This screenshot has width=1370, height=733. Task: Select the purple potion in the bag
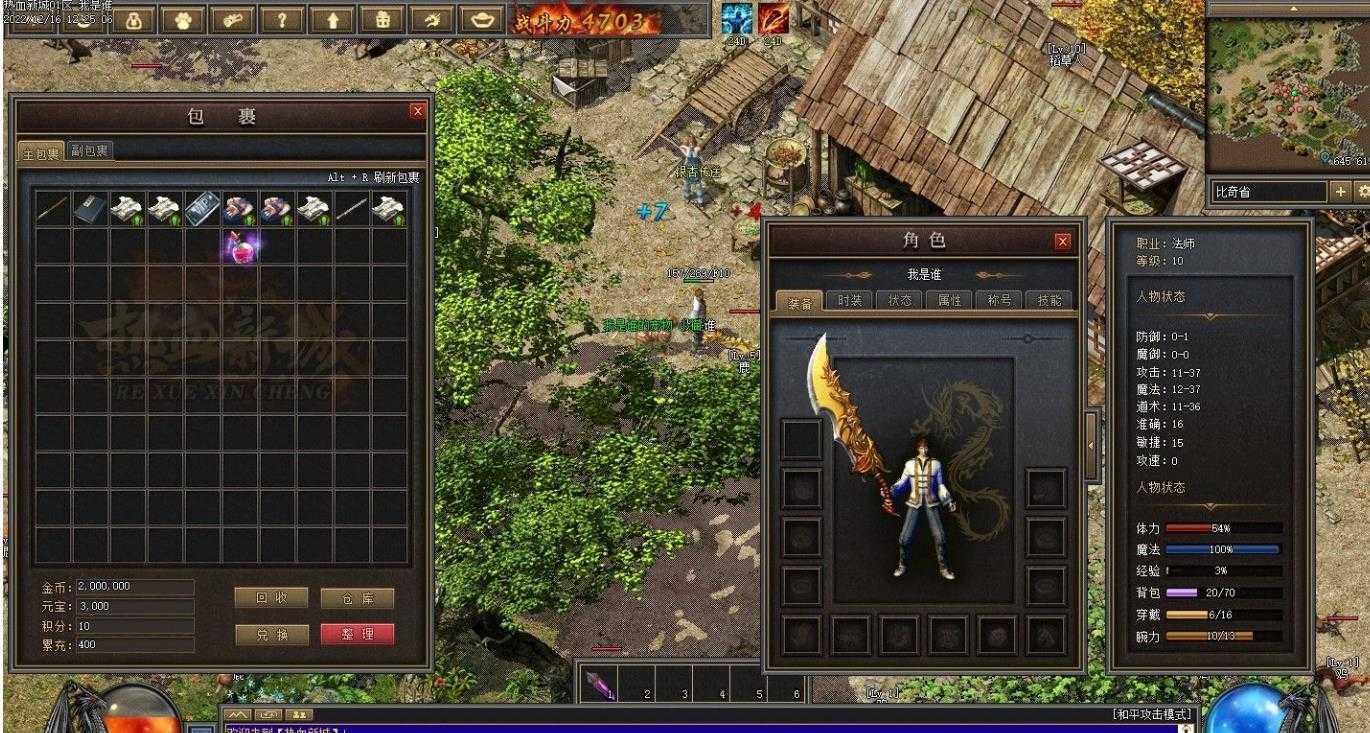pyautogui.click(x=240, y=246)
